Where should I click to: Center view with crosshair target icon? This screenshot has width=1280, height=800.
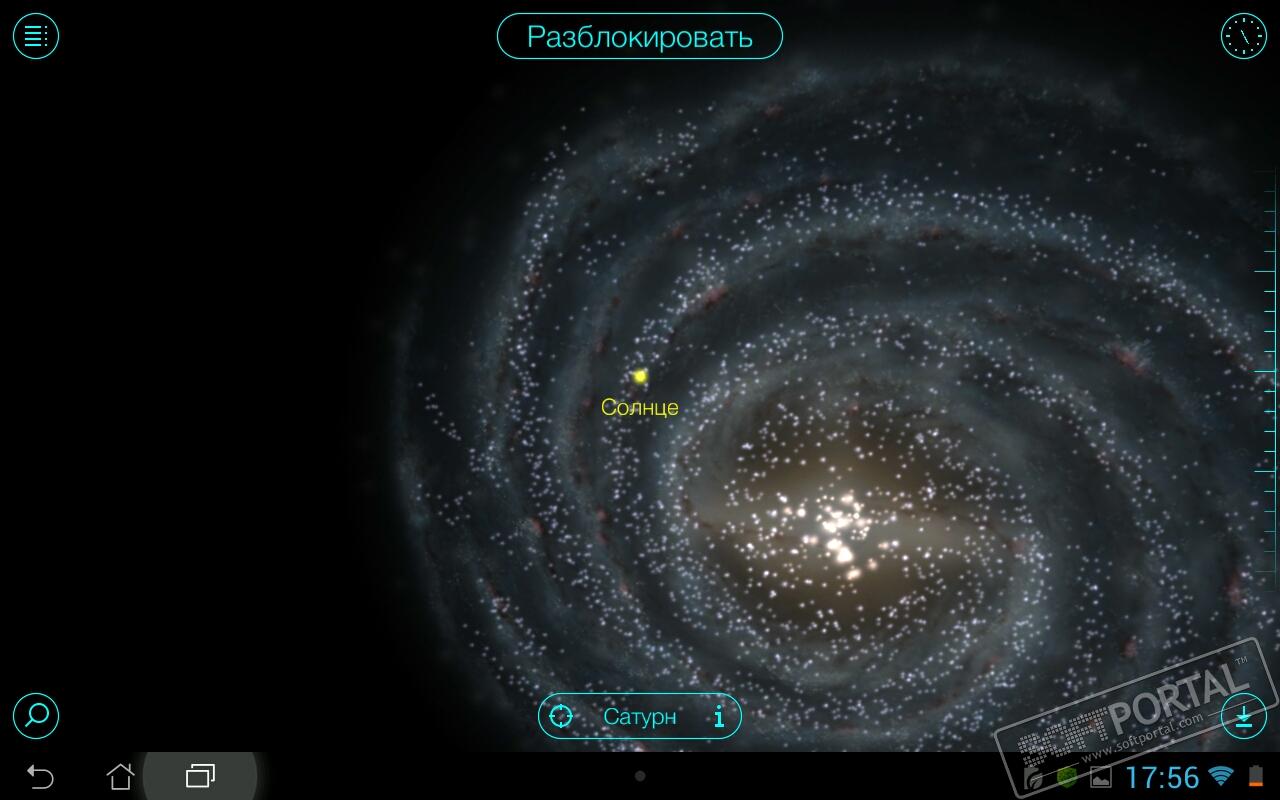[x=562, y=717]
